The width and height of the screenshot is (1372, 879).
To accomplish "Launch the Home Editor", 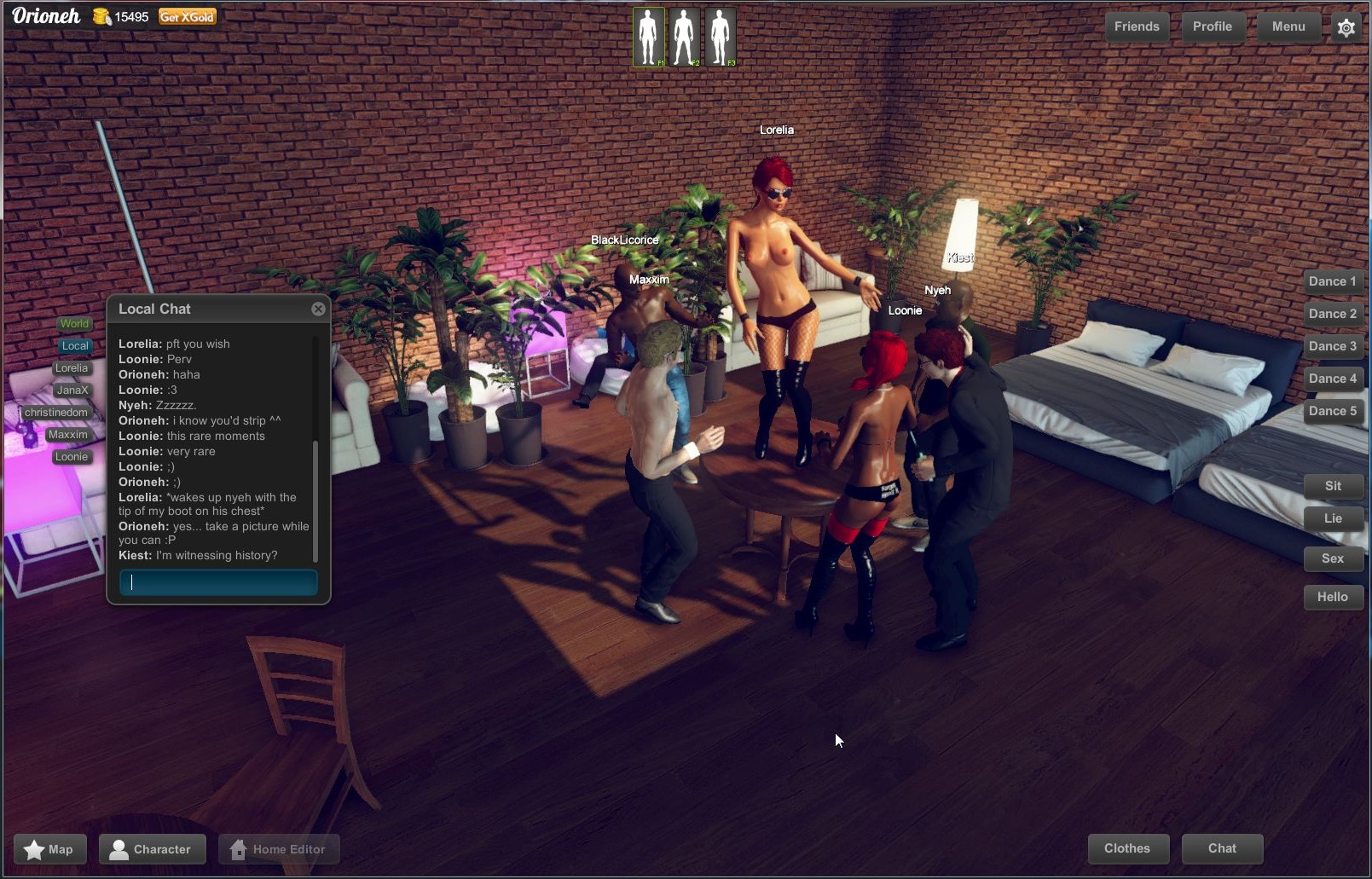I will click(279, 848).
